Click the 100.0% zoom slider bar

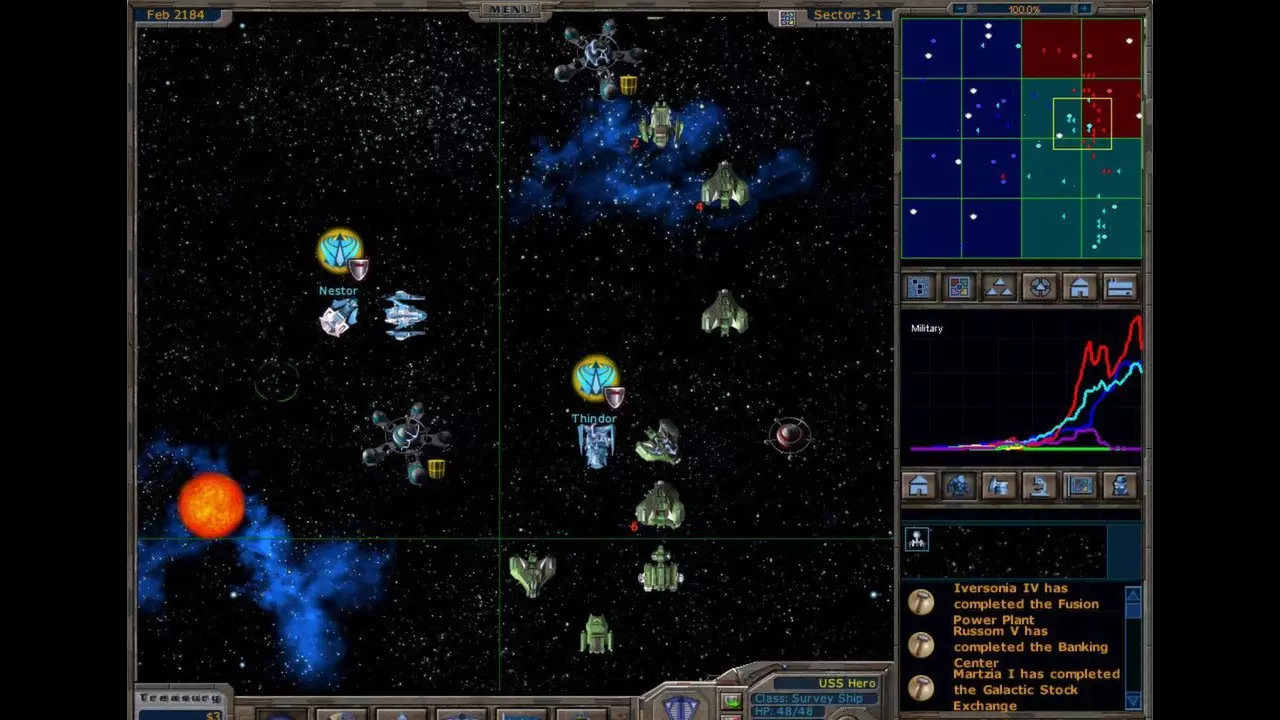1022,9
